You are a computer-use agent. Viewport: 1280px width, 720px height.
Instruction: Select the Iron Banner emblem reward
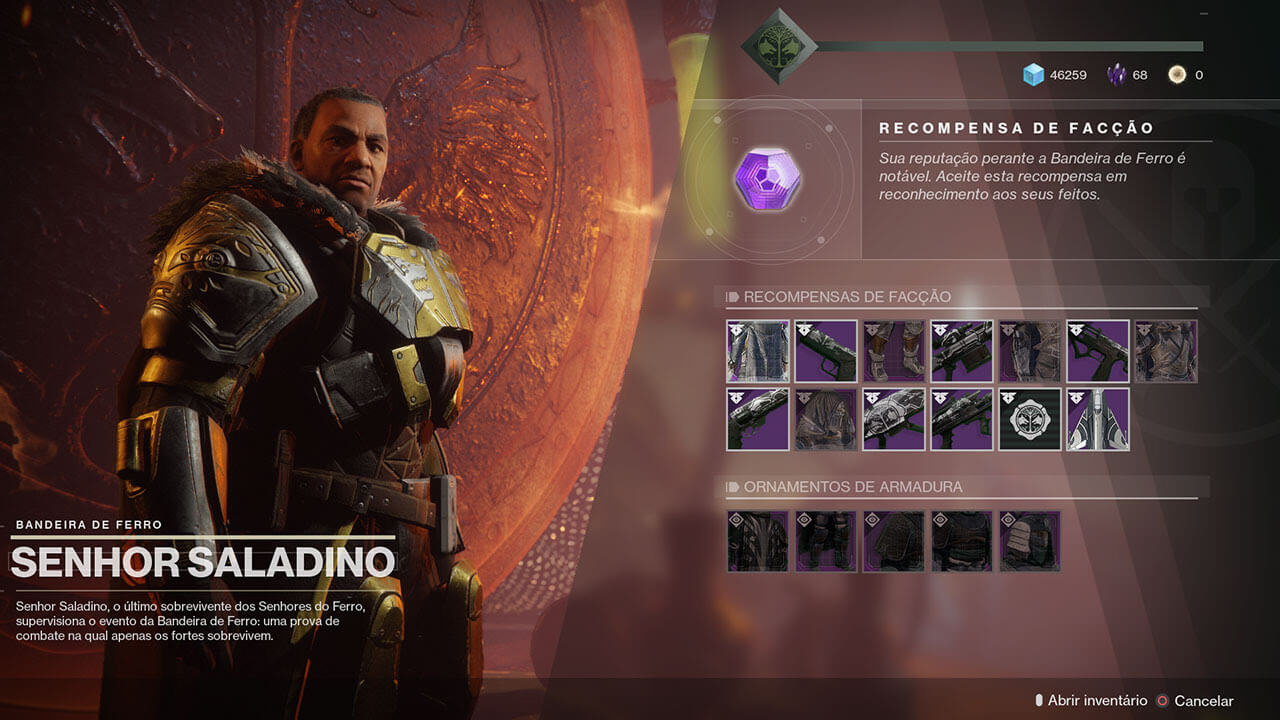[1030, 419]
